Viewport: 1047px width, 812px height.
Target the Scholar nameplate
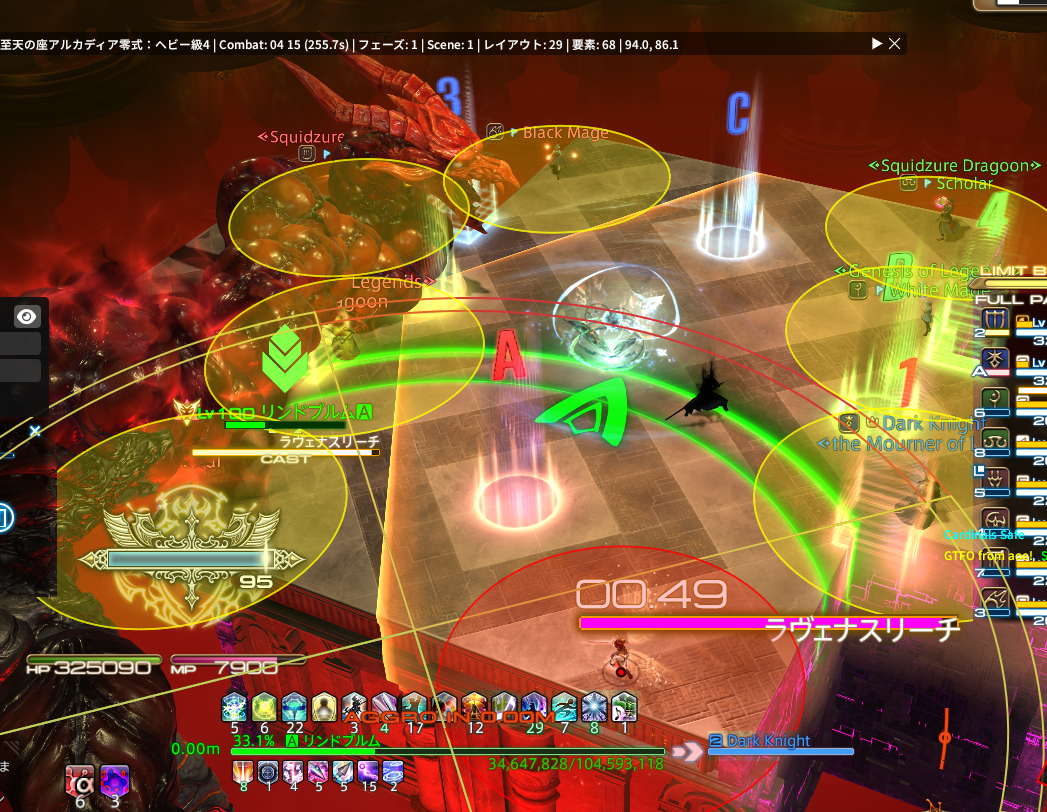[x=964, y=184]
